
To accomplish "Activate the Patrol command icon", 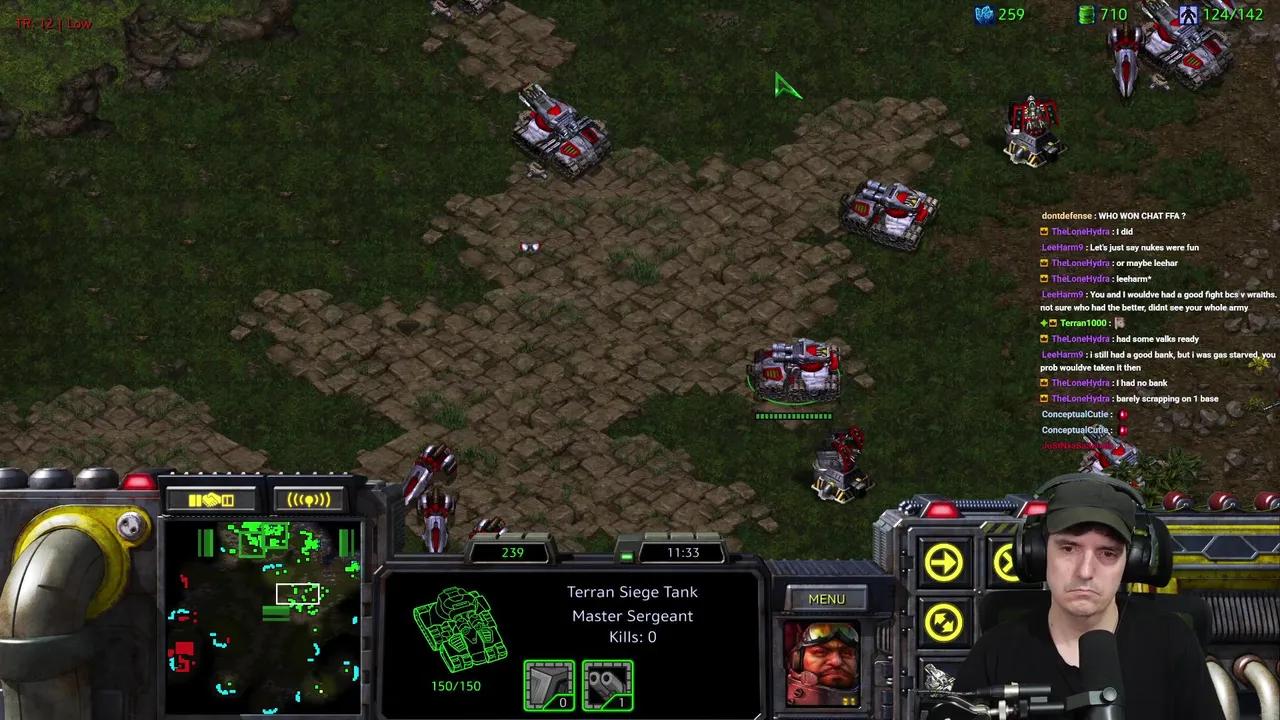I will (943, 622).
